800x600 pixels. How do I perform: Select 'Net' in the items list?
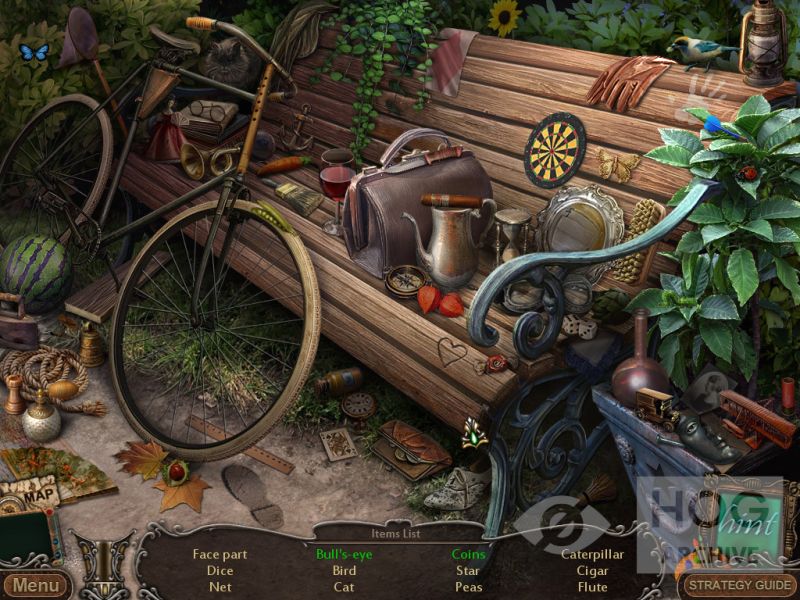coord(220,587)
